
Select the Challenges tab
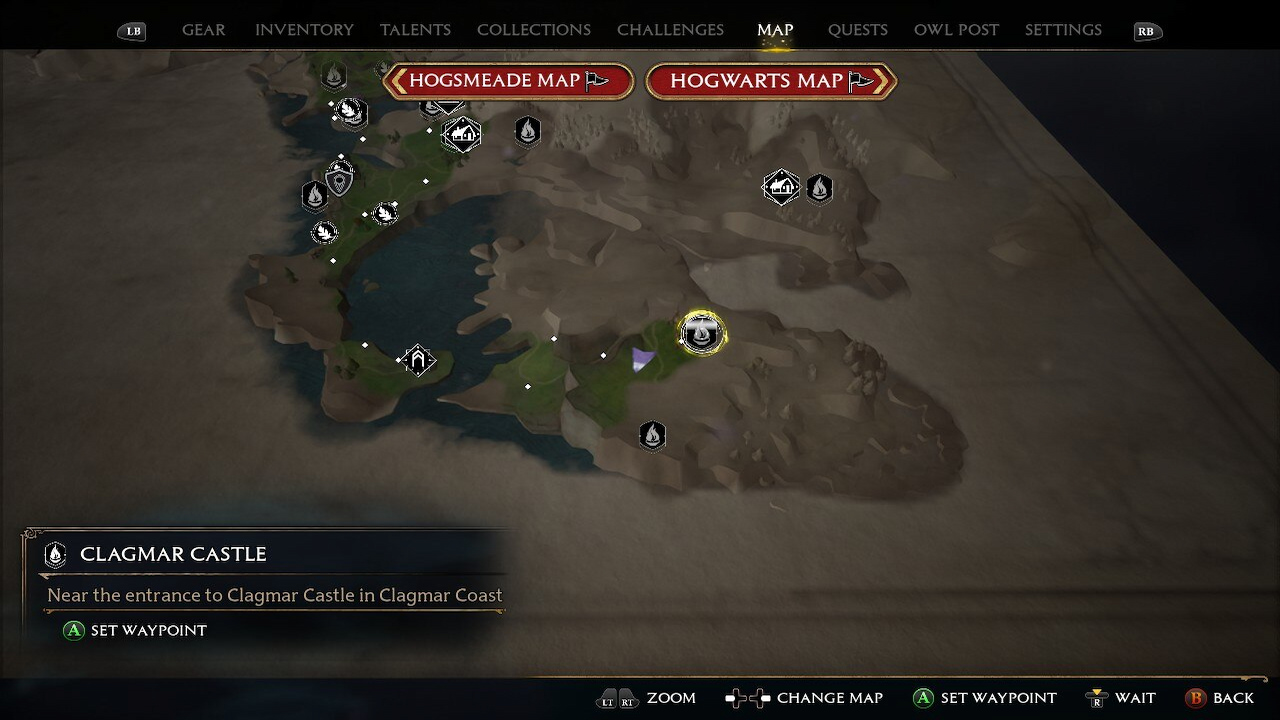[x=670, y=30]
